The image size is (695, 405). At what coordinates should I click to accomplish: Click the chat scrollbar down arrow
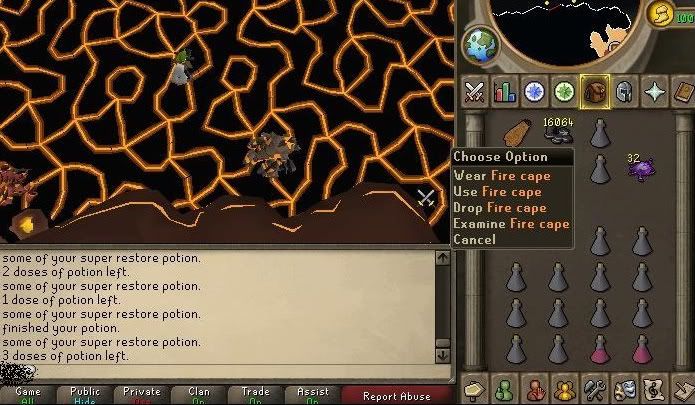tap(443, 355)
